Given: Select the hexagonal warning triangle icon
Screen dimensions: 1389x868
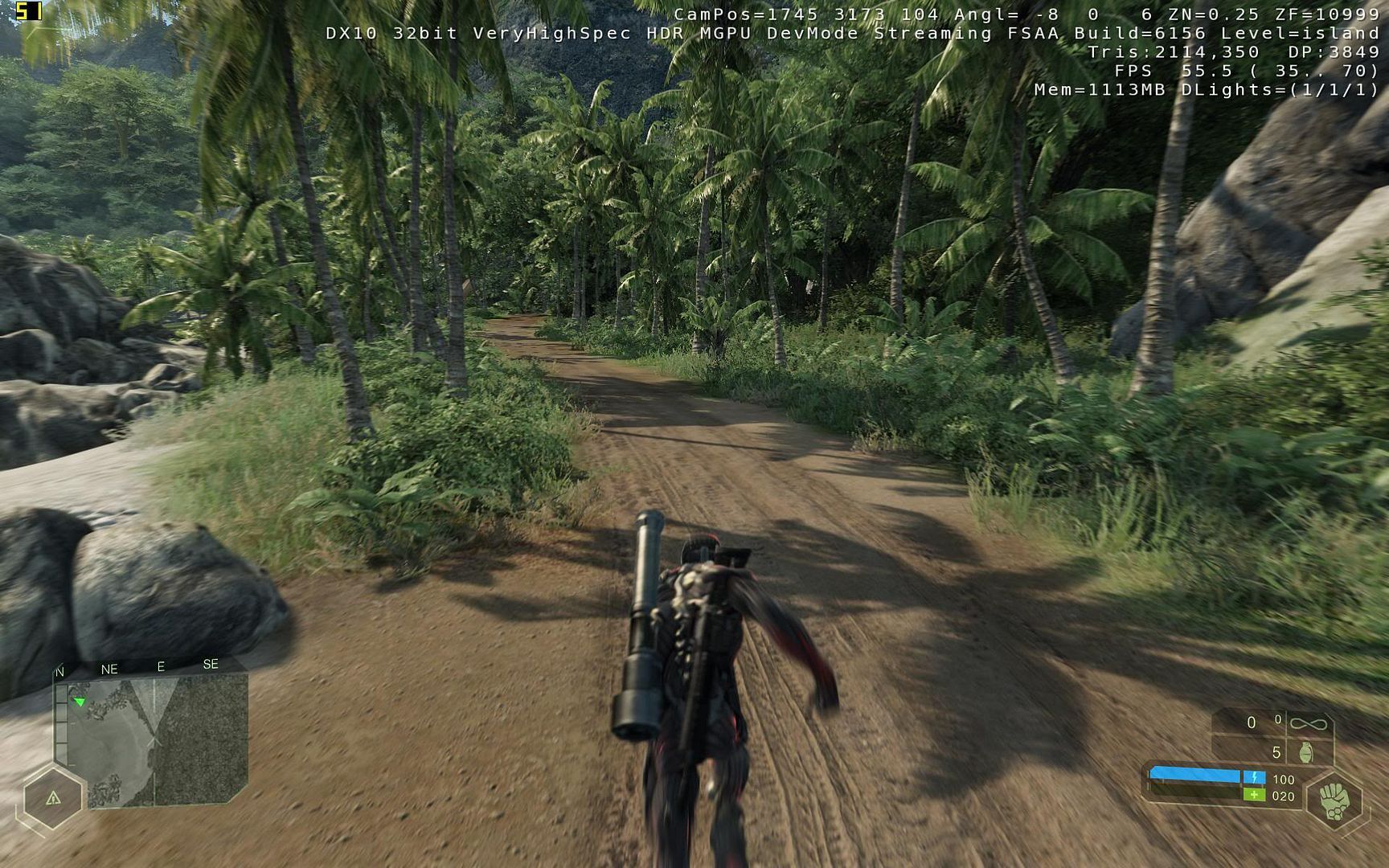Looking at the screenshot, I should click(x=53, y=798).
